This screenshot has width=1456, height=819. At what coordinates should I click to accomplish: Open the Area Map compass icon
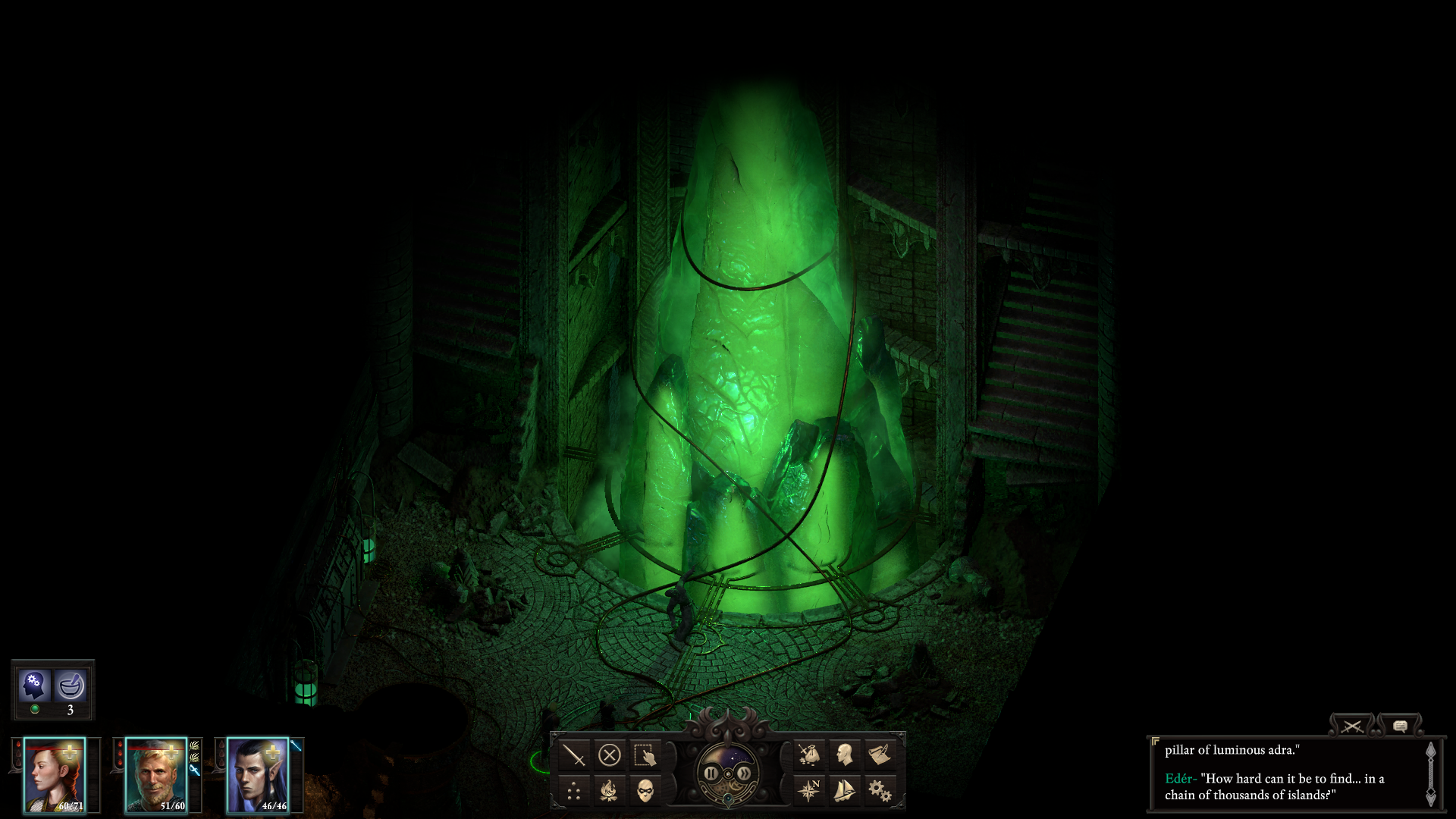tap(808, 791)
